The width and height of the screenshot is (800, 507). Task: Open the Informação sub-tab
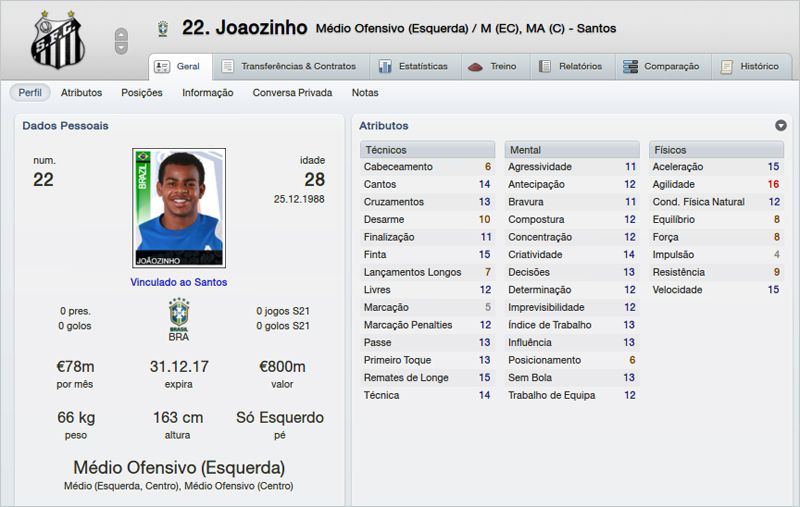coord(207,93)
